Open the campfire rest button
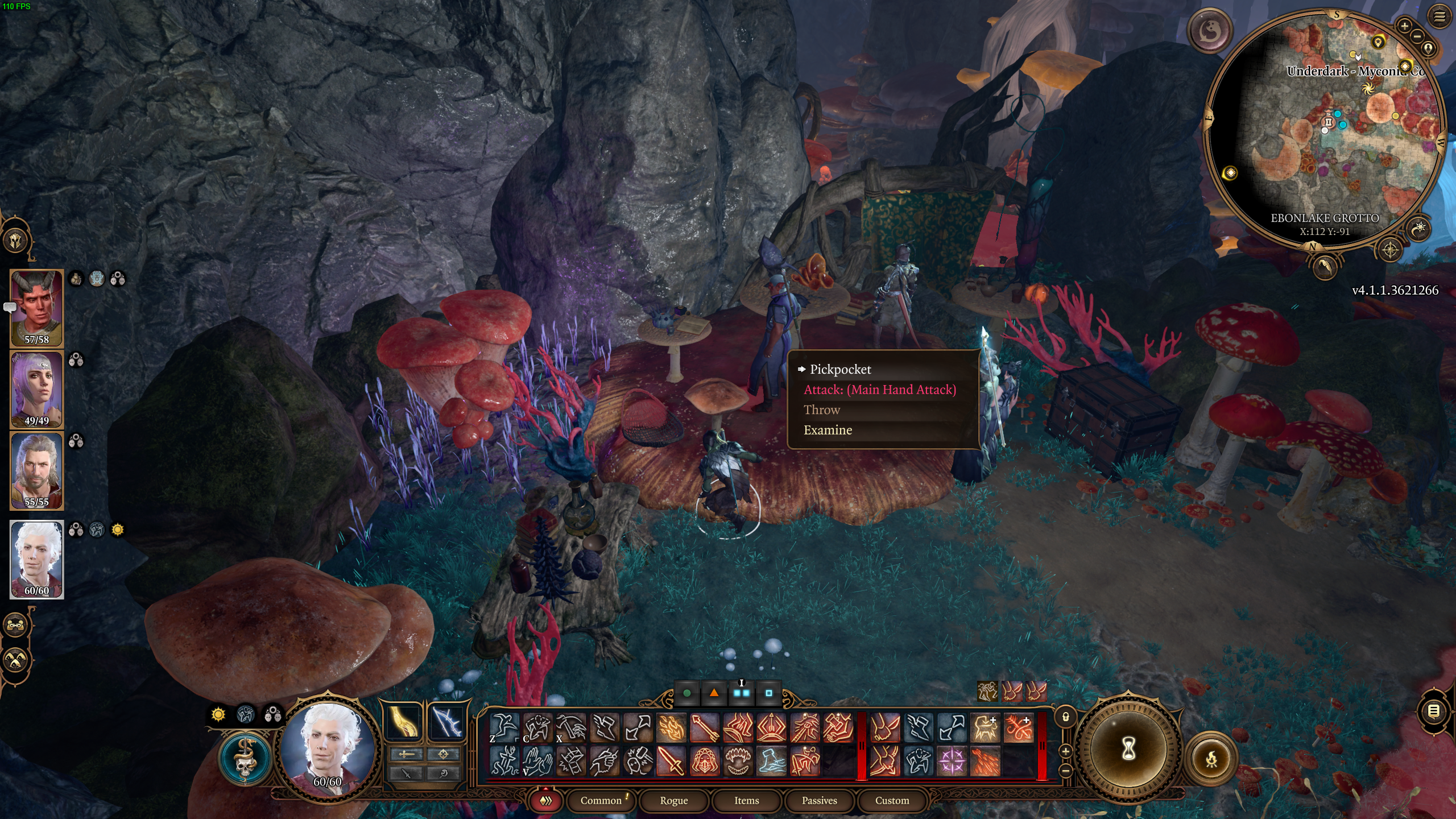The width and height of the screenshot is (1456, 819). pos(1211,759)
